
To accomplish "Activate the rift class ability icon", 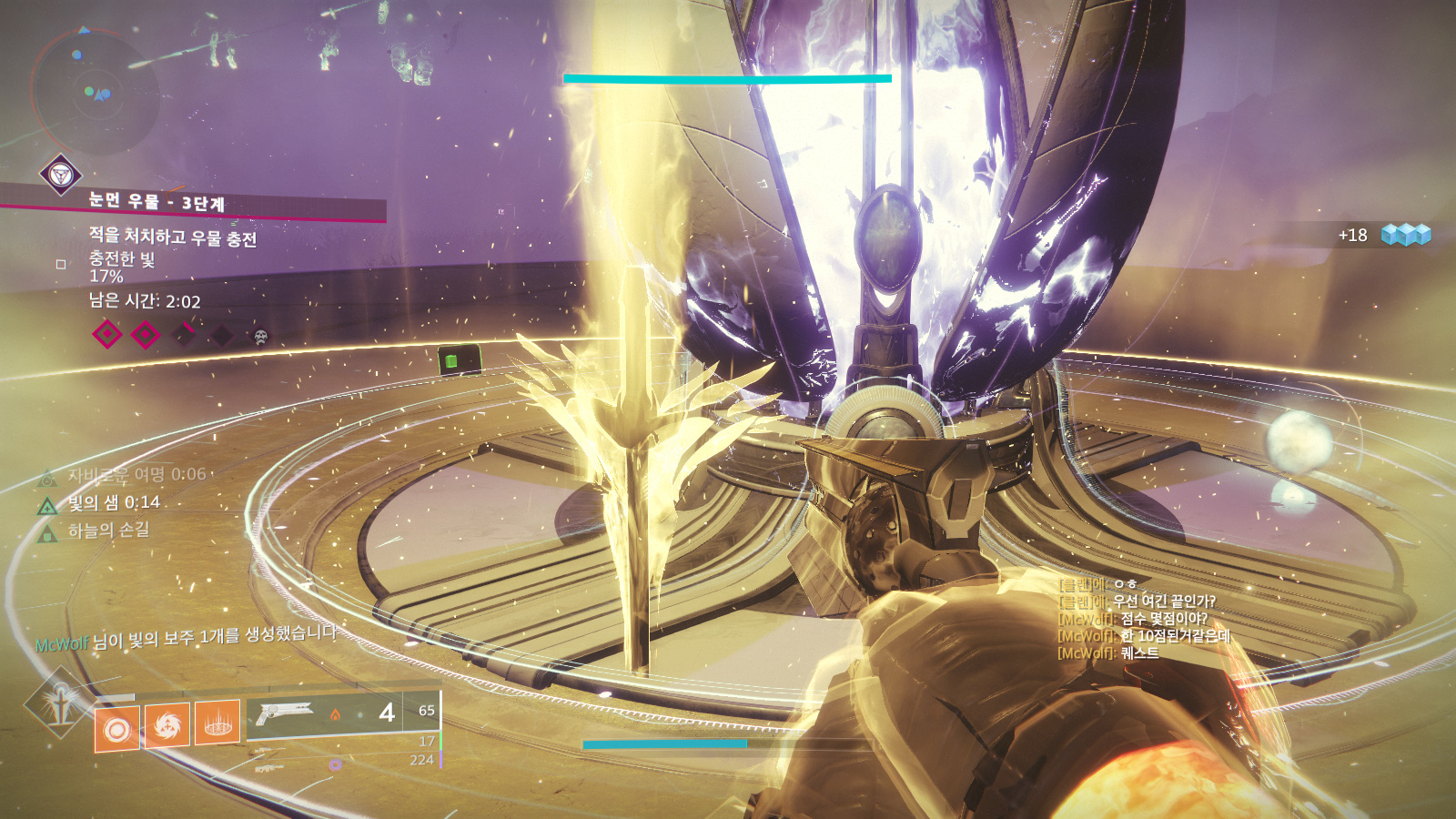I will coord(217,722).
